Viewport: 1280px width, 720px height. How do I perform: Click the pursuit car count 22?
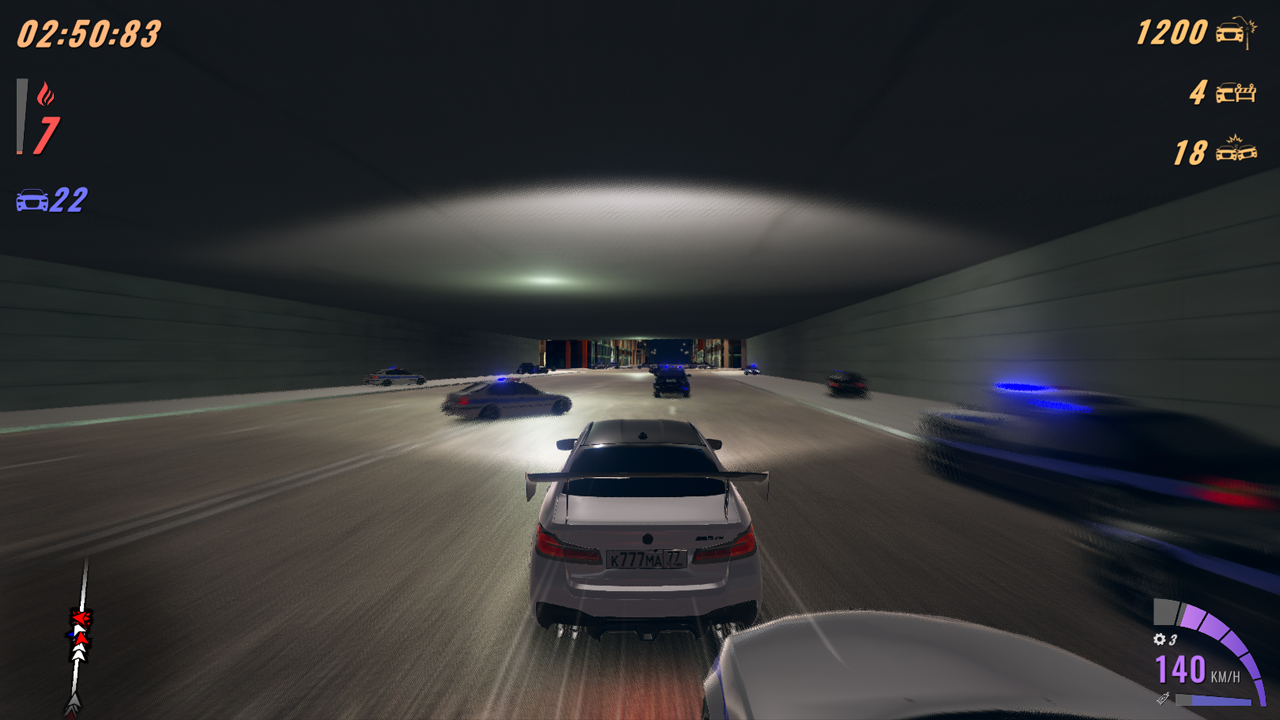pos(65,200)
